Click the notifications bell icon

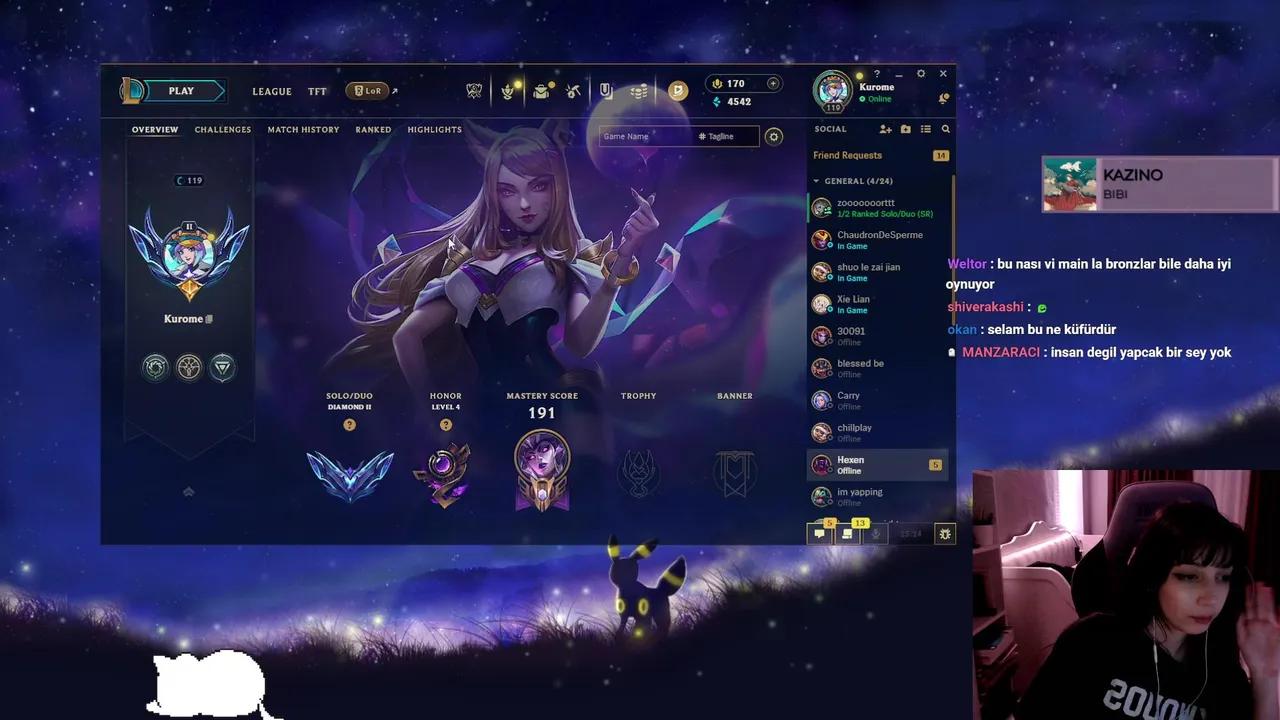943,98
